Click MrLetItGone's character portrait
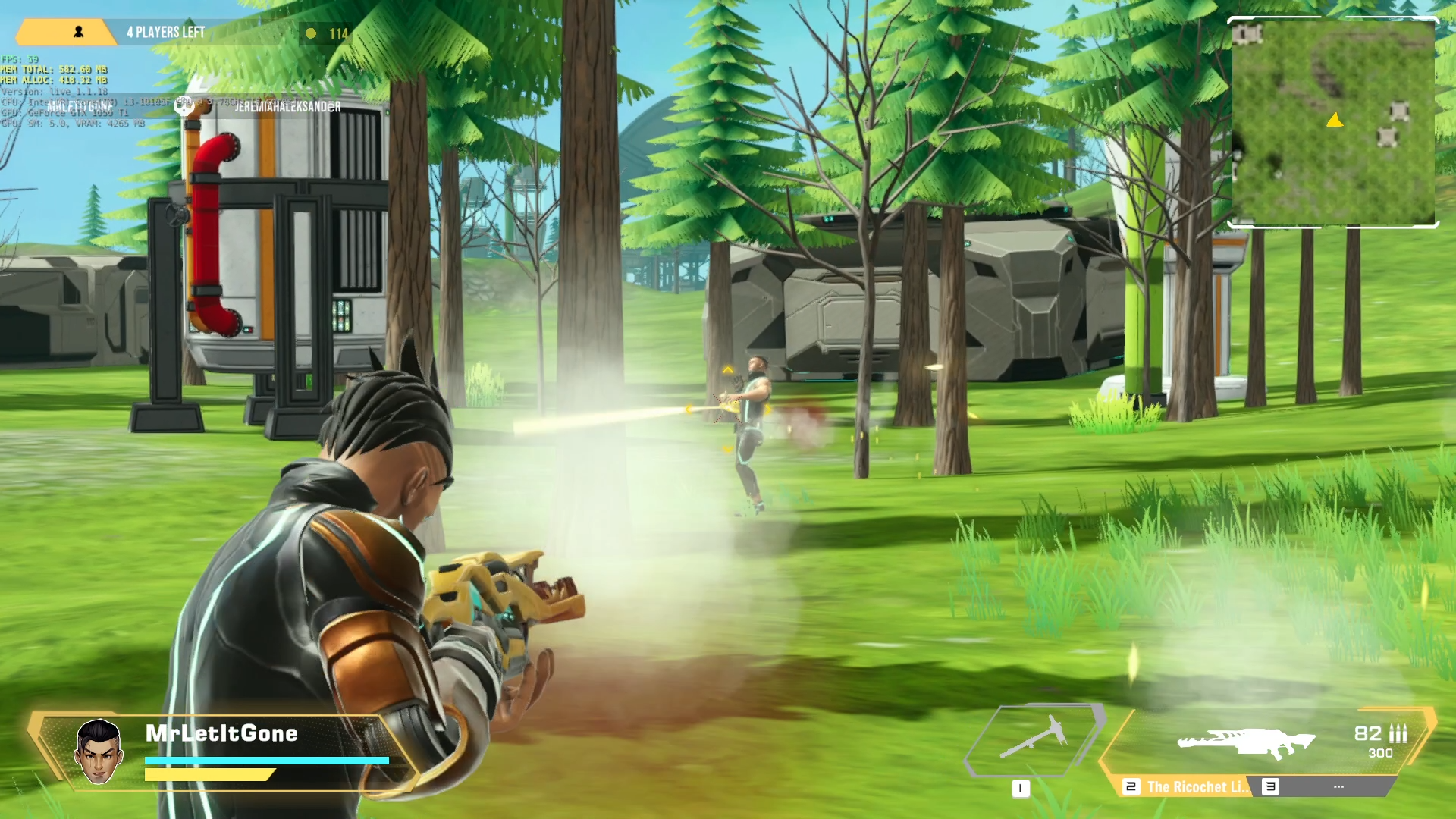Image resolution: width=1456 pixels, height=819 pixels. tap(99, 752)
